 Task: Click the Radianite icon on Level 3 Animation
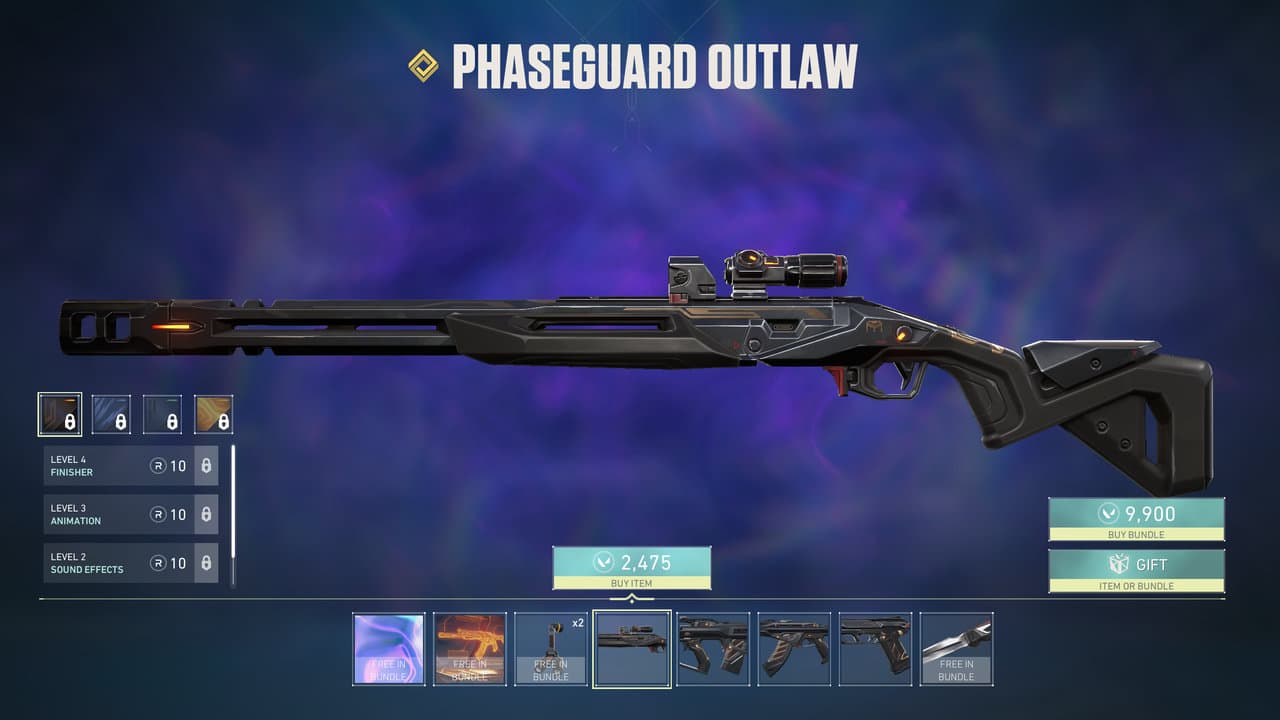159,514
